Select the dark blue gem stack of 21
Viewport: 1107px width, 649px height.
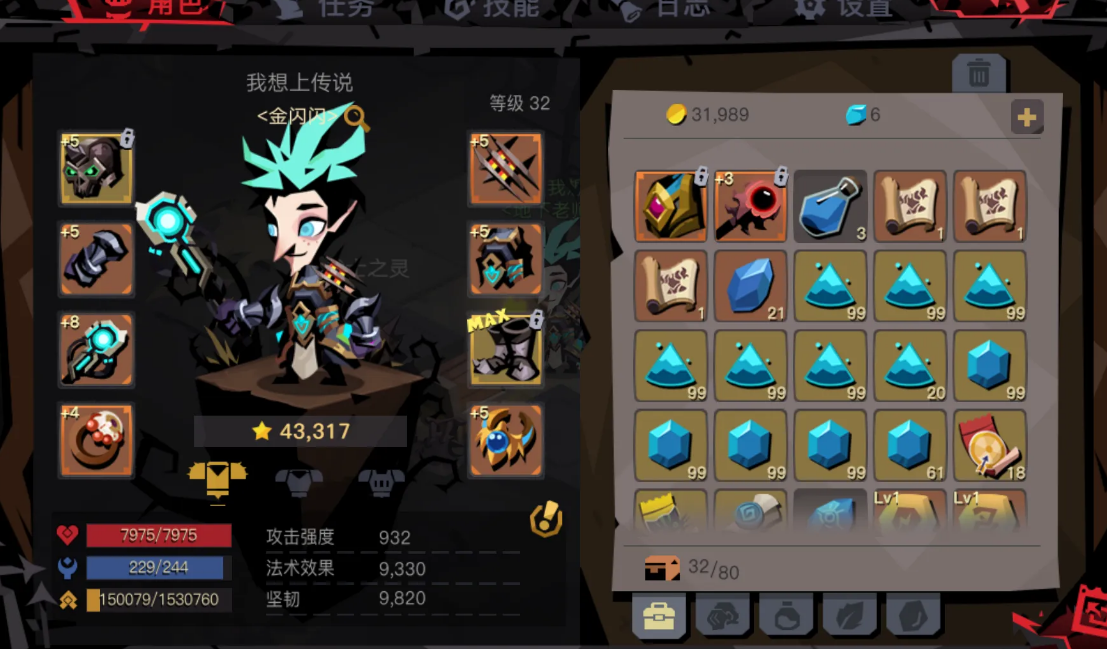(750, 287)
